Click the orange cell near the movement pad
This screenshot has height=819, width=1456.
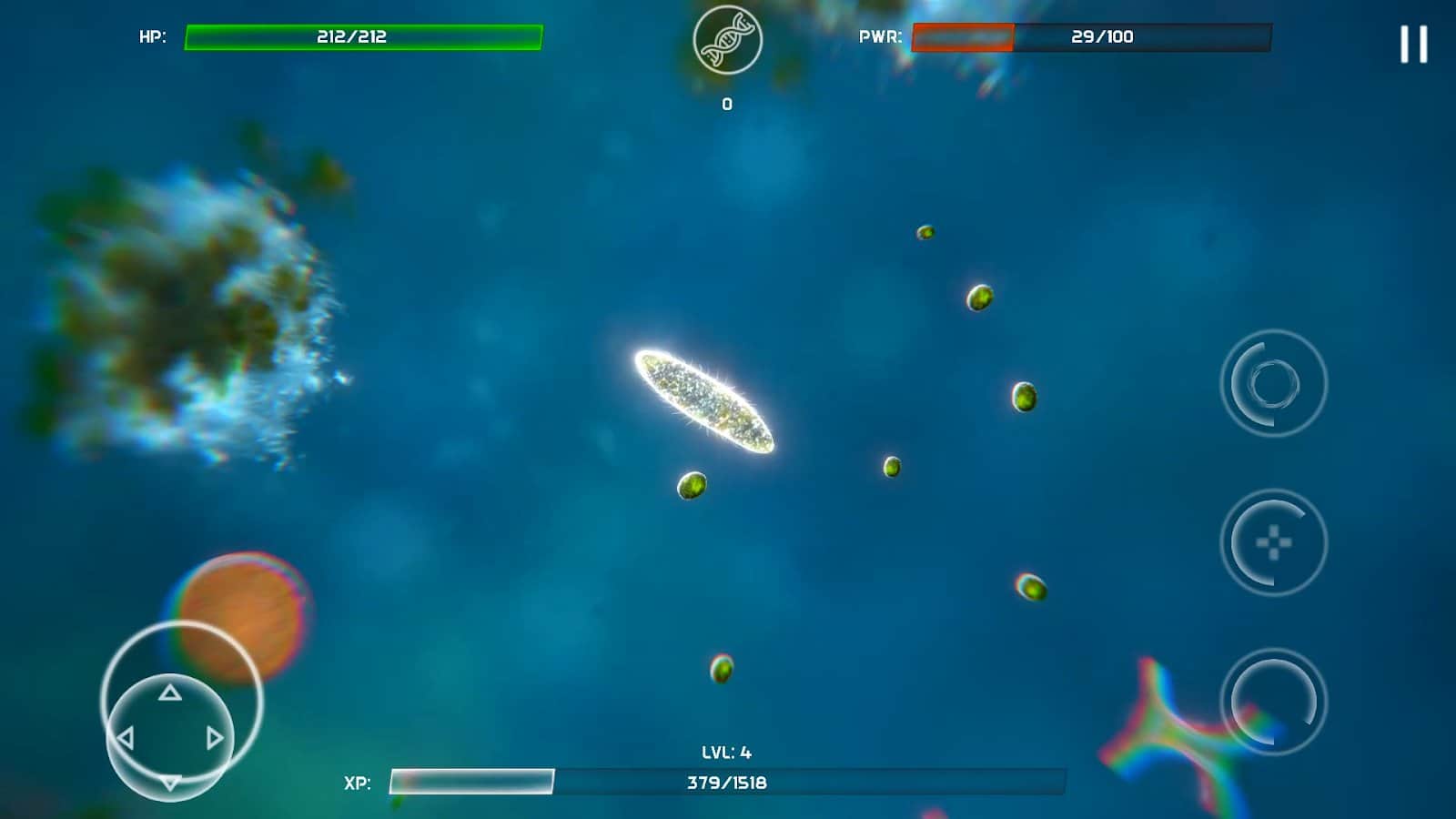click(239, 617)
